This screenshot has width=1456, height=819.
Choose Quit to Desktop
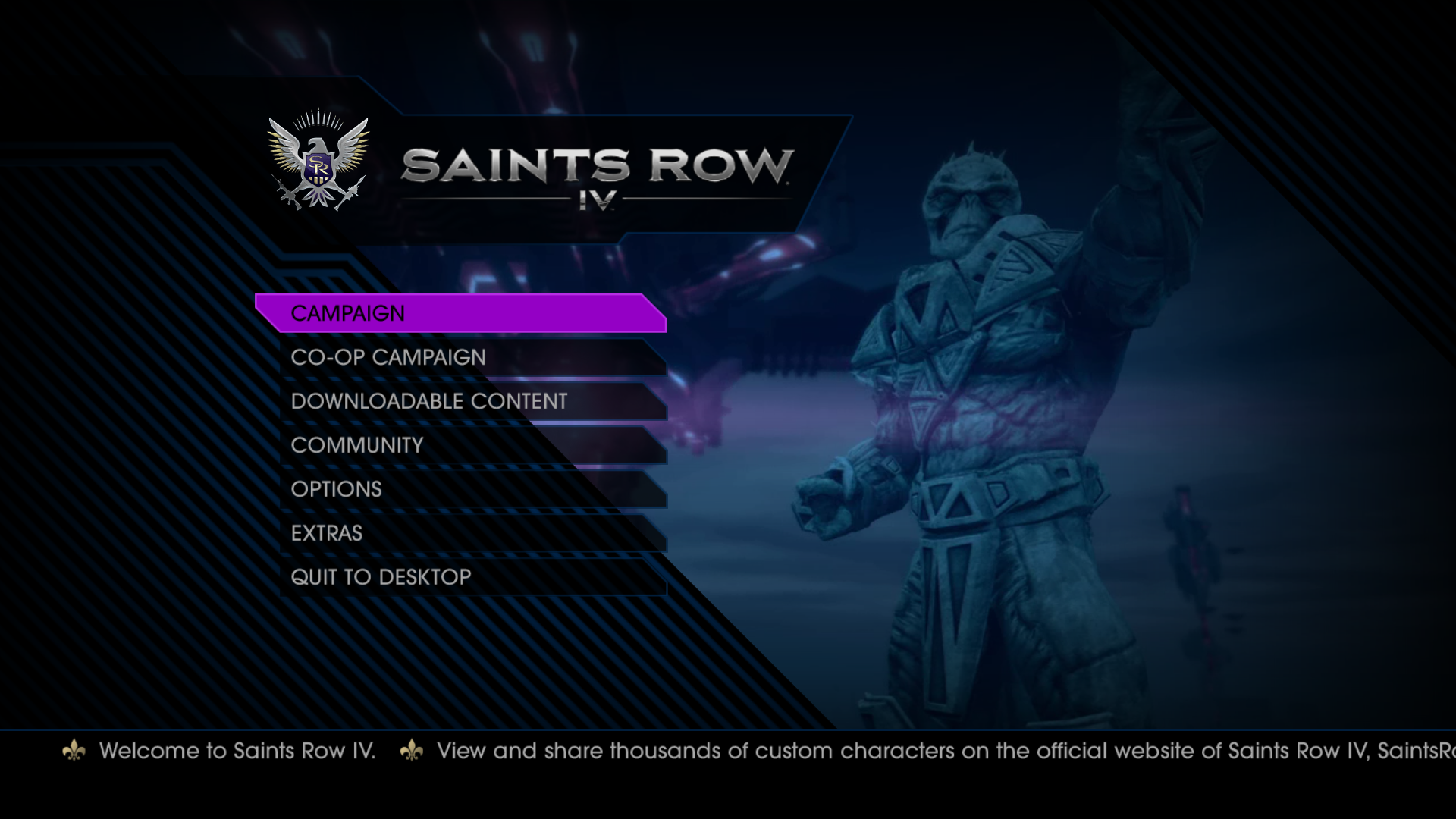379,577
